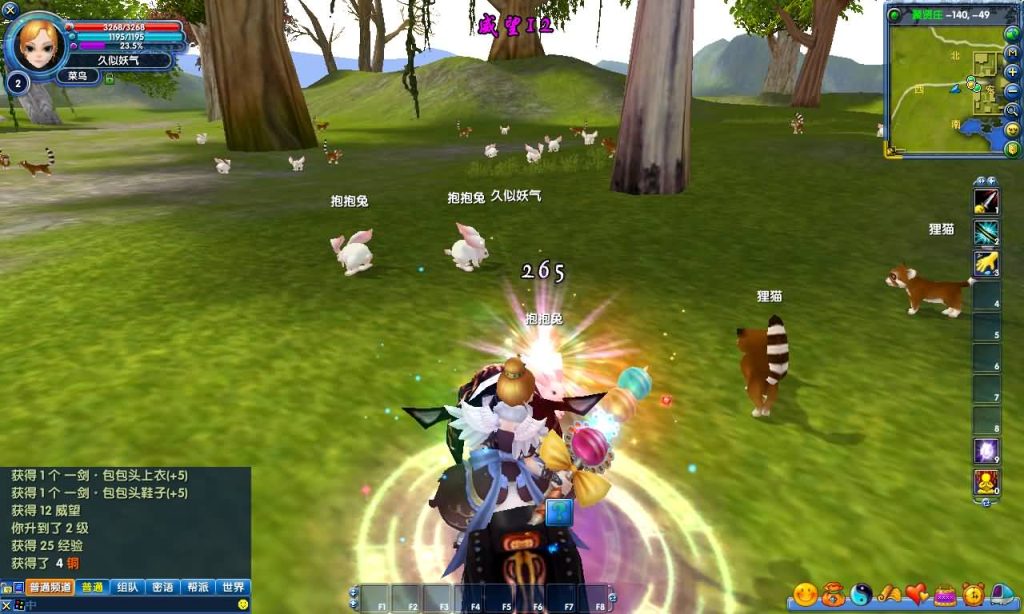1024x614 pixels.
Task: Click the minimap magnifier search button
Action: [x=1013, y=109]
